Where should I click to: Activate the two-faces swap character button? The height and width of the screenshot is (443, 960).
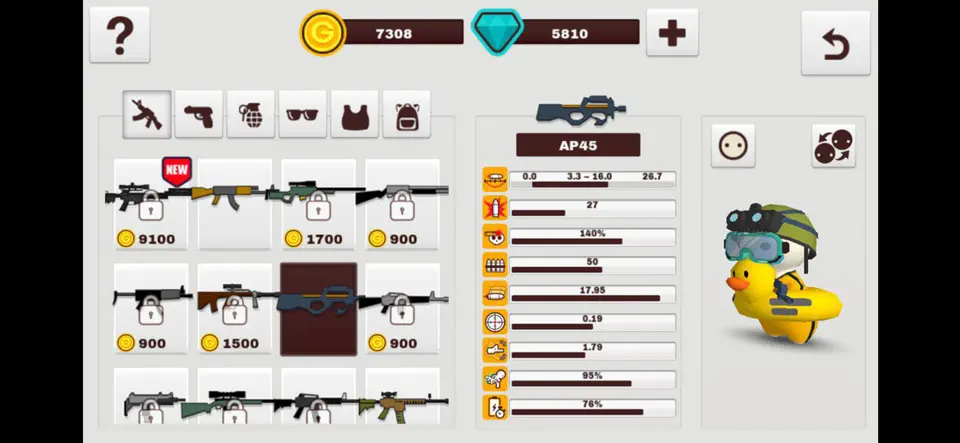pyautogui.click(x=833, y=147)
